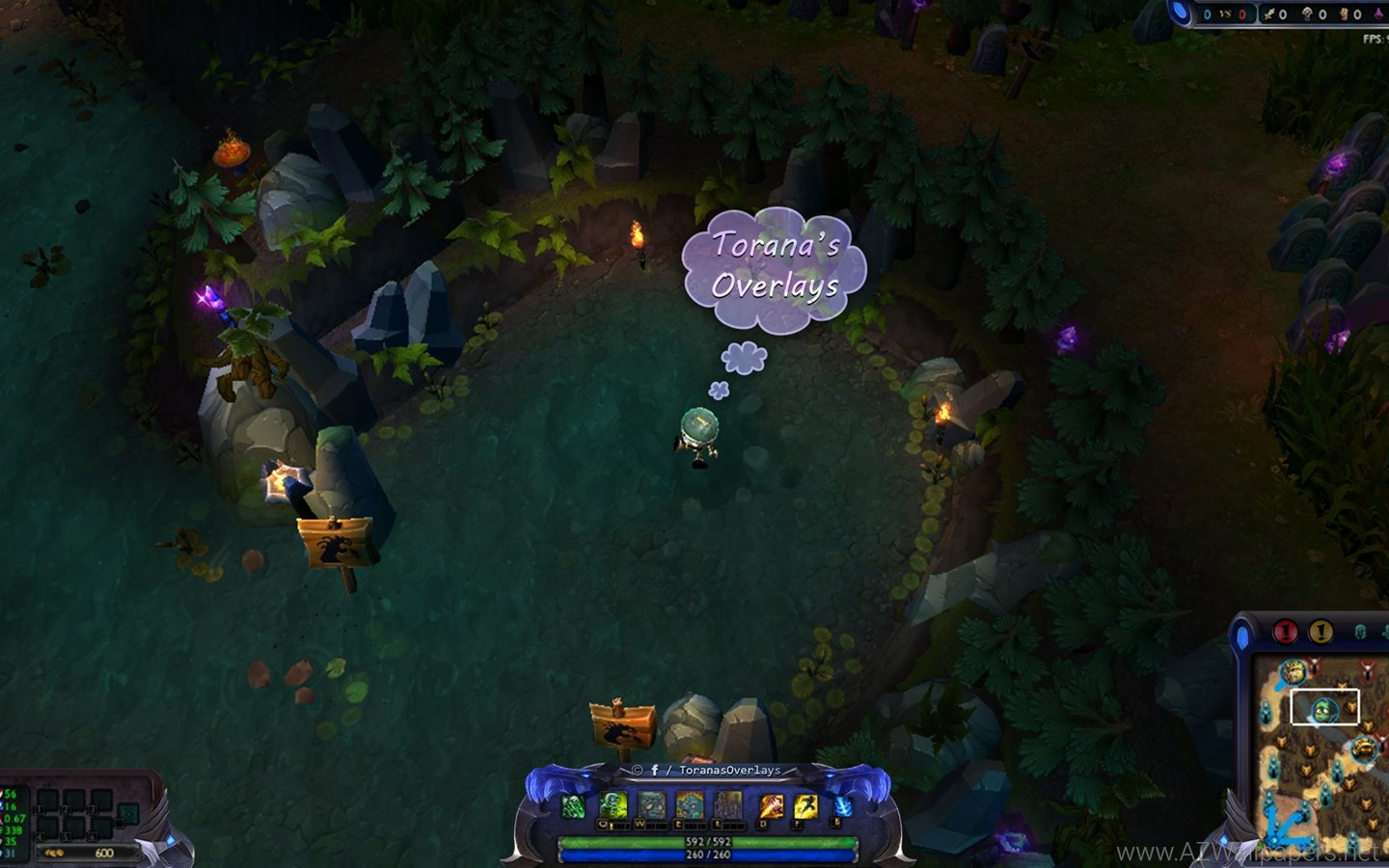1389x868 pixels.
Task: Click the blue recall icon
Action: (x=842, y=806)
